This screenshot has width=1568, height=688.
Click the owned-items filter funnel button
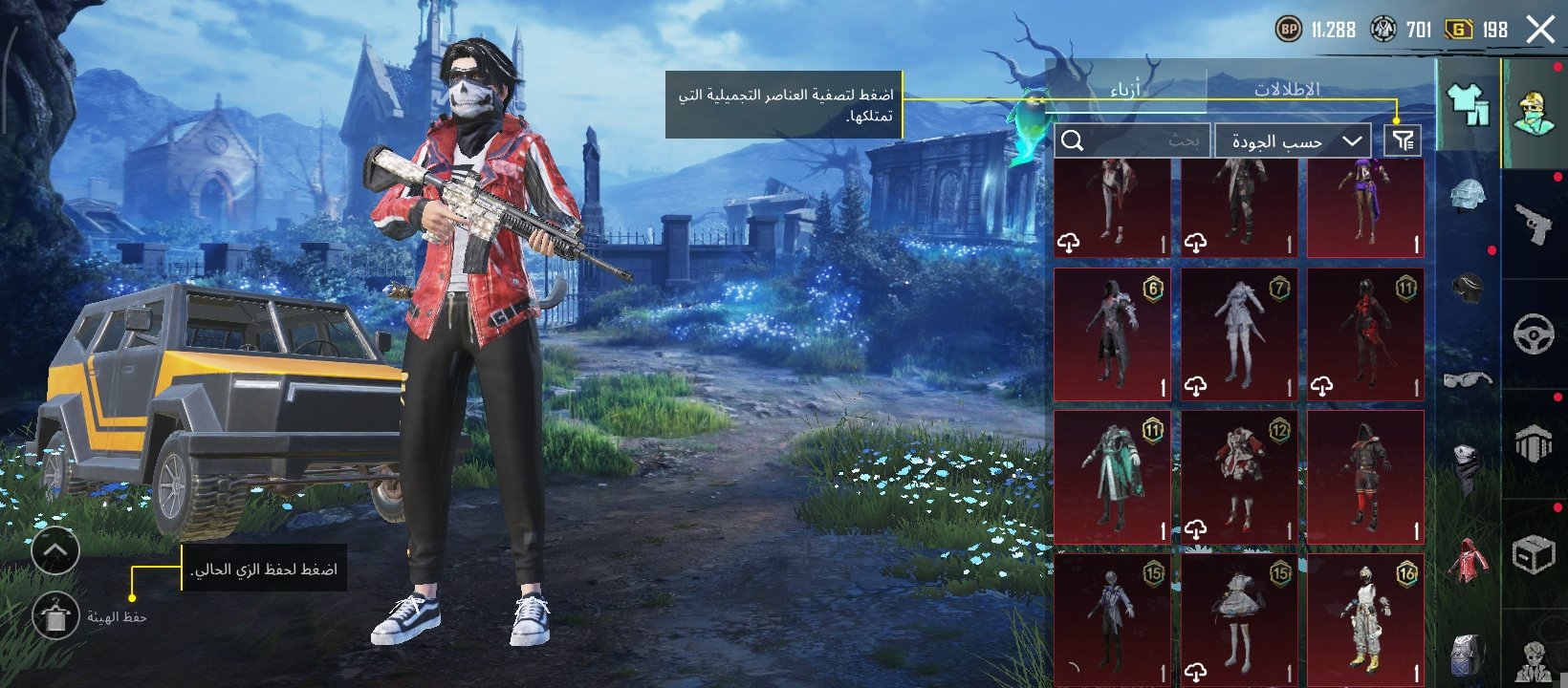click(x=1403, y=141)
